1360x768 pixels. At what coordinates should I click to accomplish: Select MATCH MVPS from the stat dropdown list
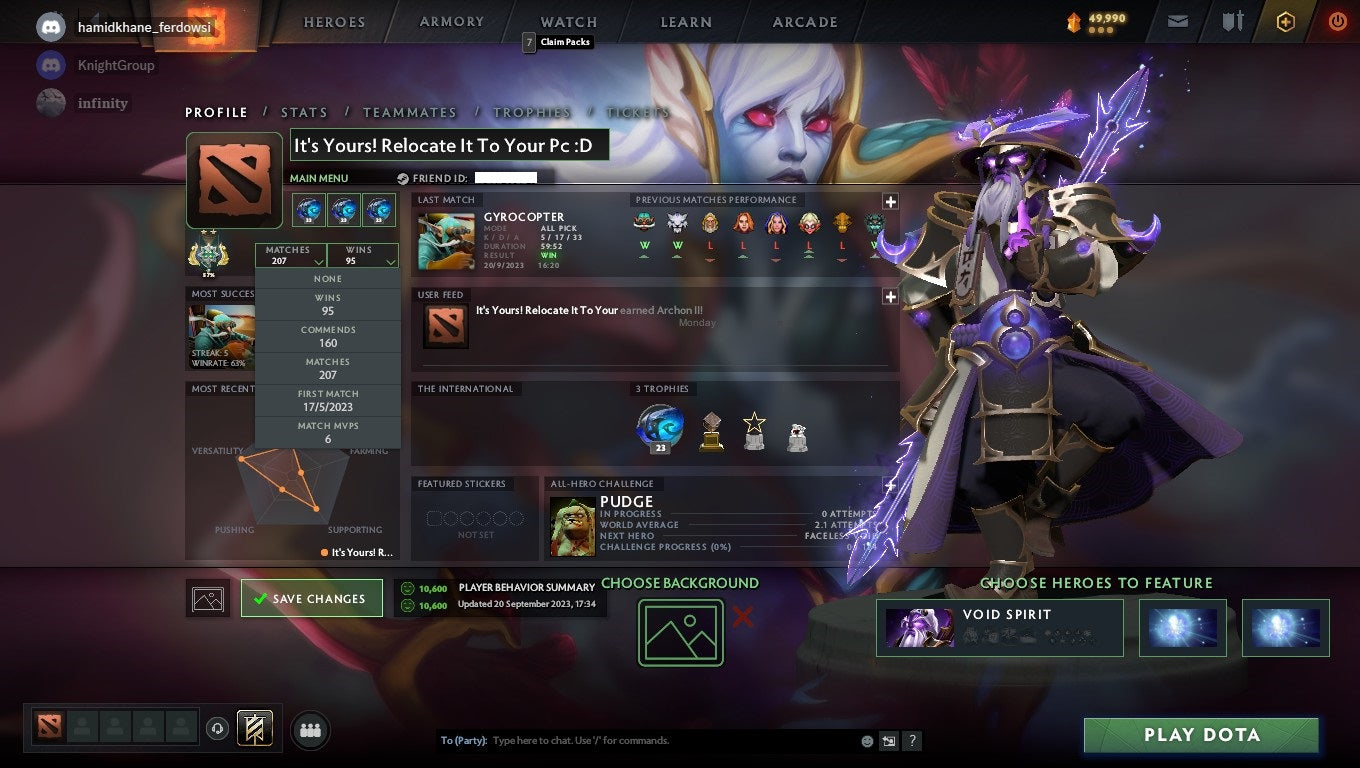pyautogui.click(x=328, y=430)
